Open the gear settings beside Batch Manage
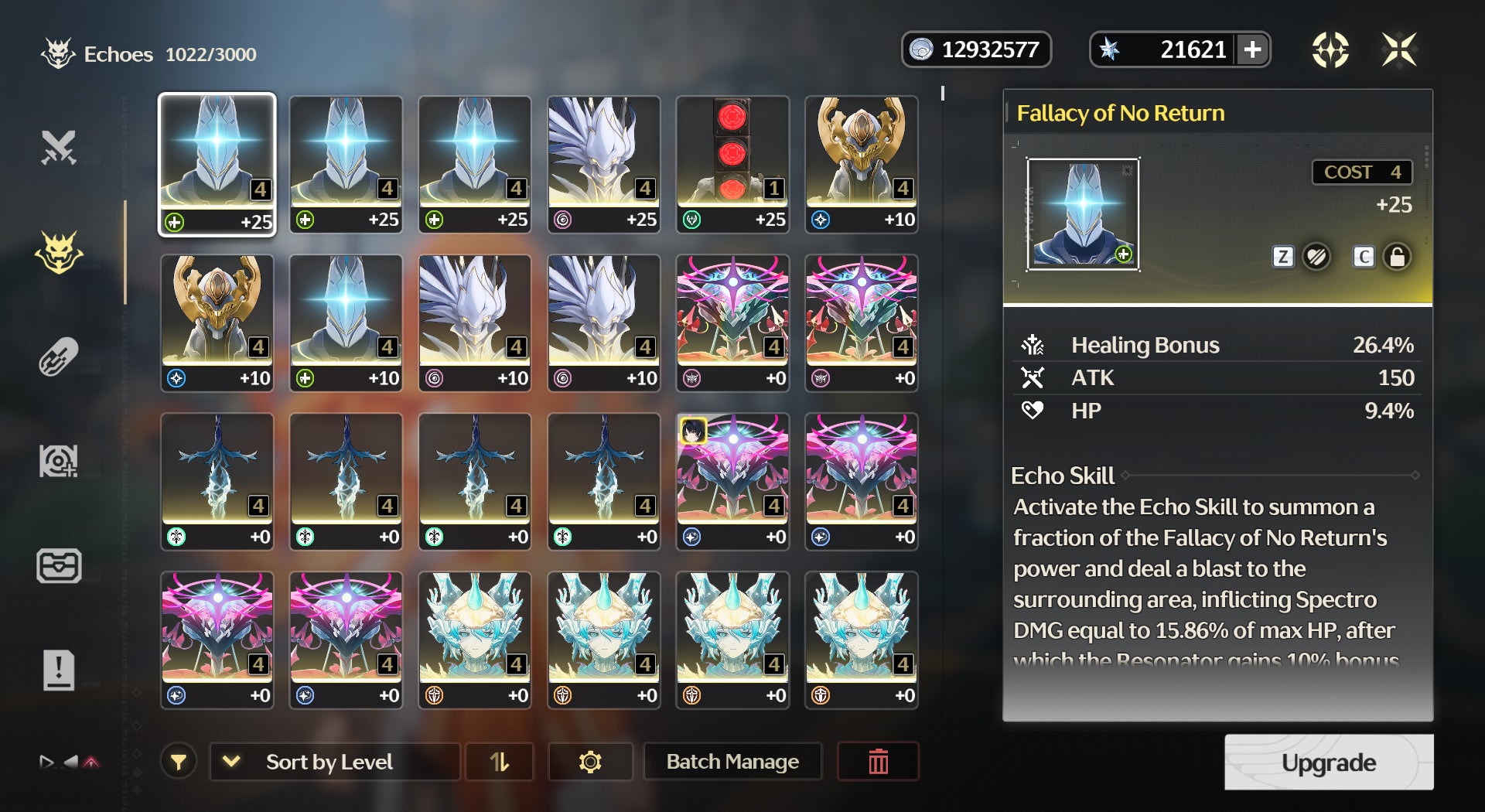 coord(589,762)
